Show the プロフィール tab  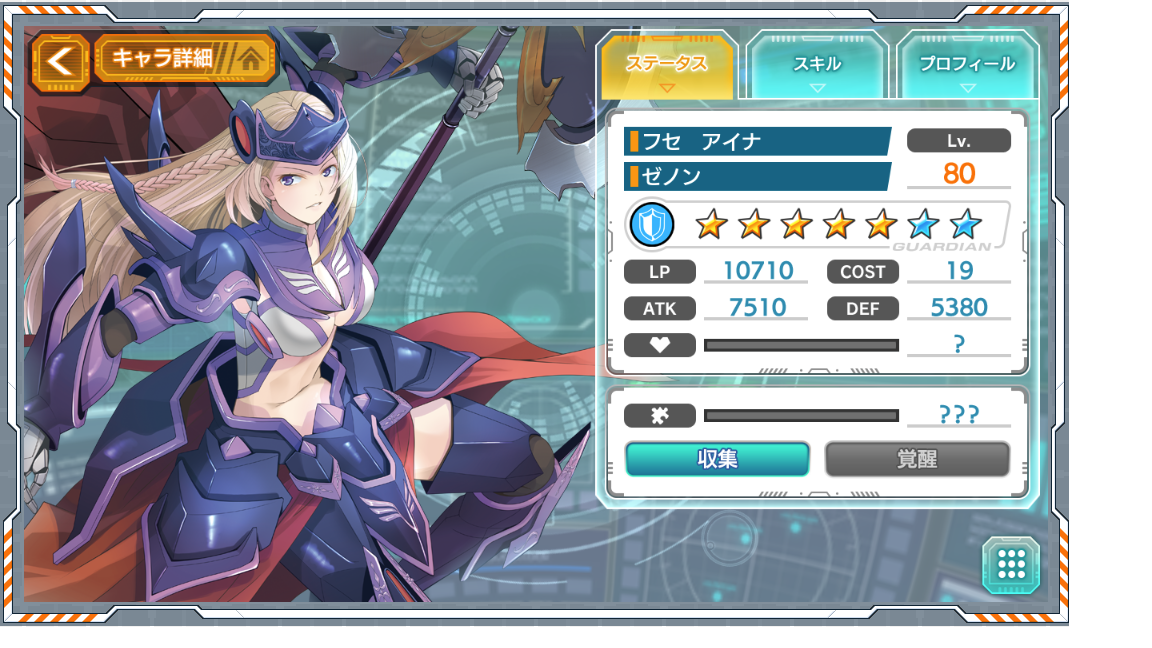(x=966, y=65)
